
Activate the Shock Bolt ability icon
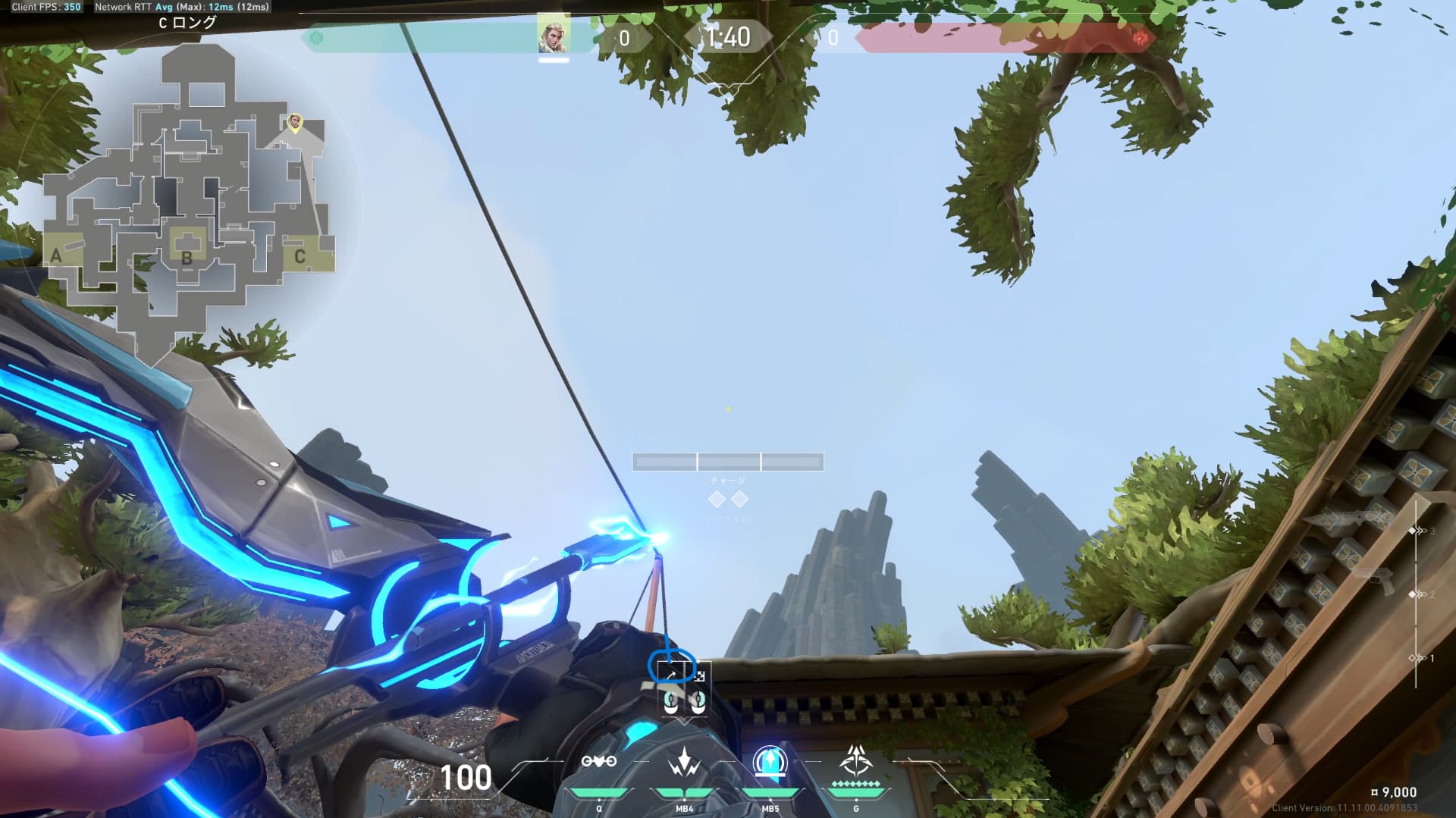[x=685, y=762]
